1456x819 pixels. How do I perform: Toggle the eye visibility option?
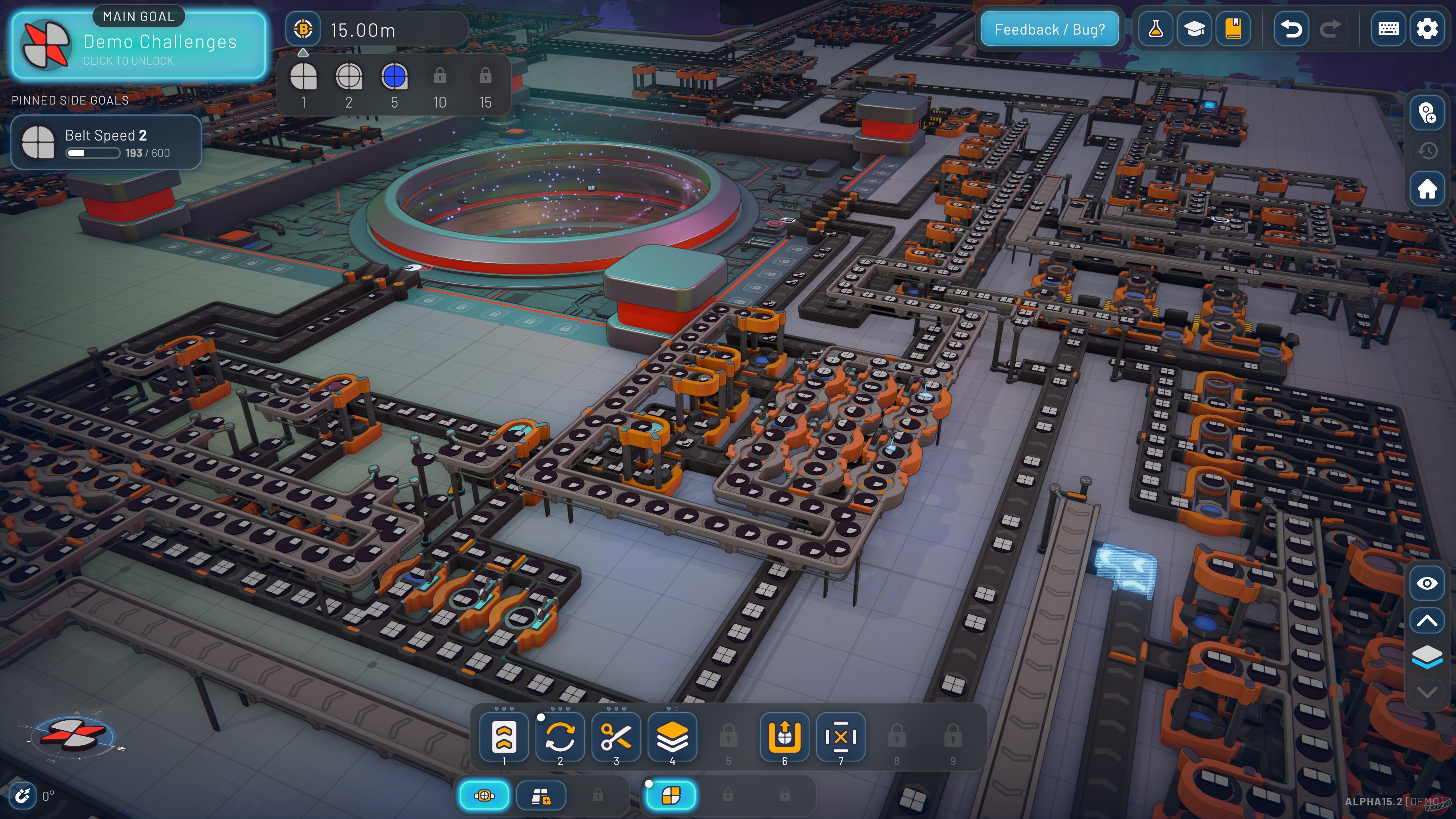coord(1426,583)
